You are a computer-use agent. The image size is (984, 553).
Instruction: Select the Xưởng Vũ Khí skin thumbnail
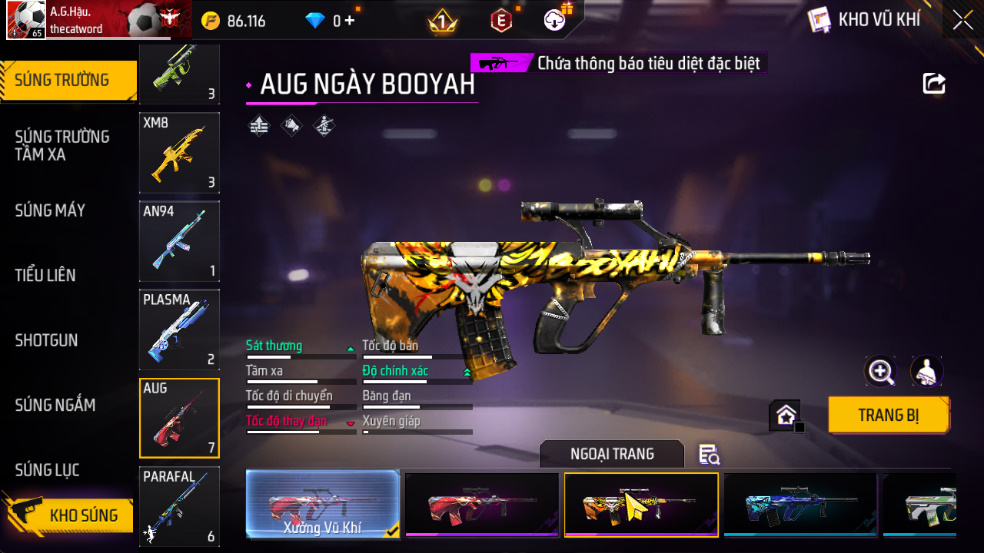pos(322,504)
